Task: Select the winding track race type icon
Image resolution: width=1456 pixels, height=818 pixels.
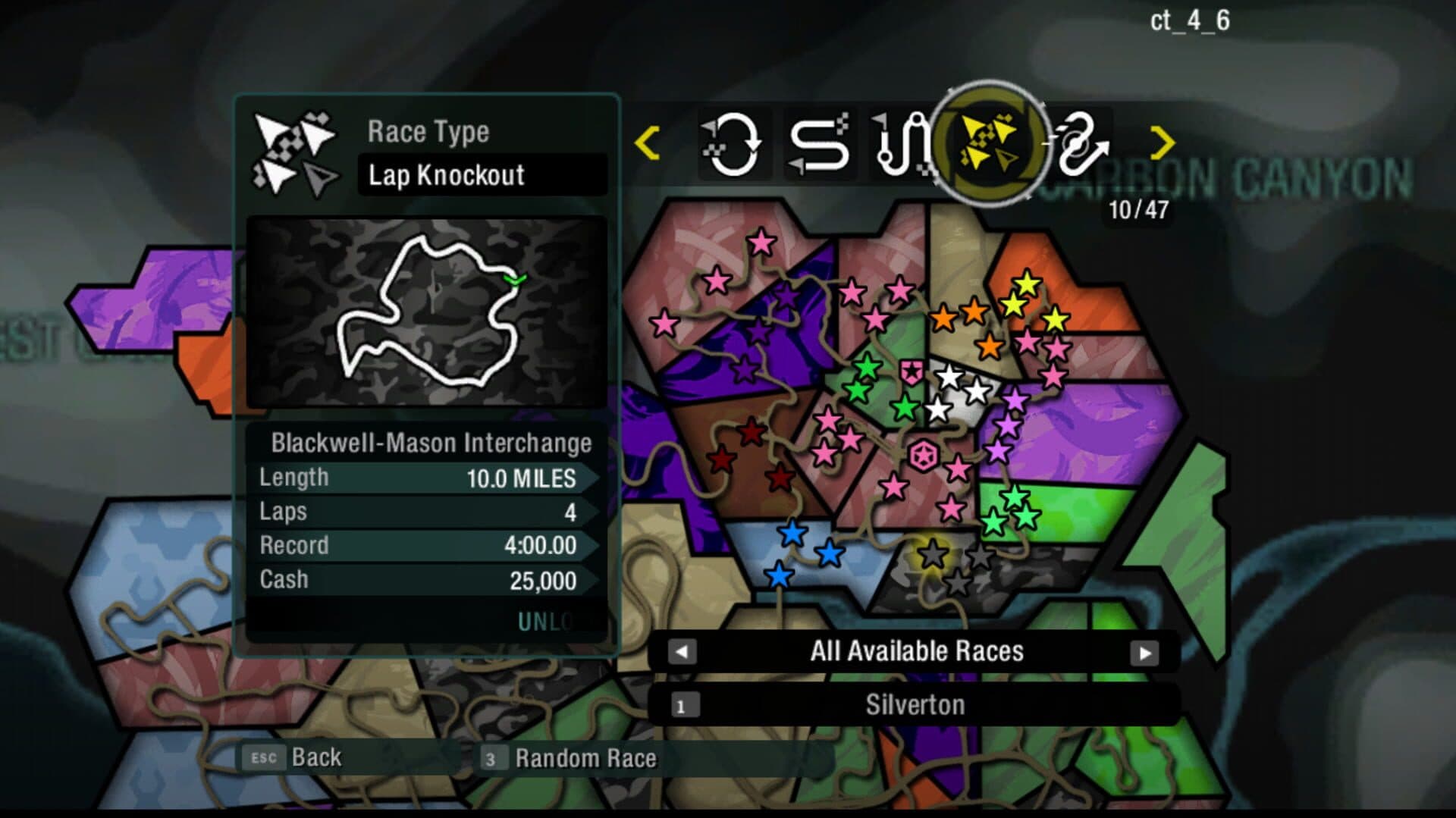Action: pyautogui.click(x=902, y=144)
